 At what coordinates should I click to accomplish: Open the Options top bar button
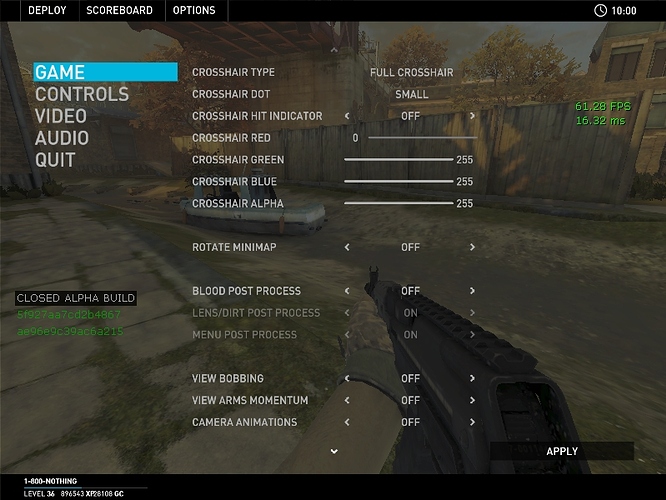pyautogui.click(x=194, y=10)
